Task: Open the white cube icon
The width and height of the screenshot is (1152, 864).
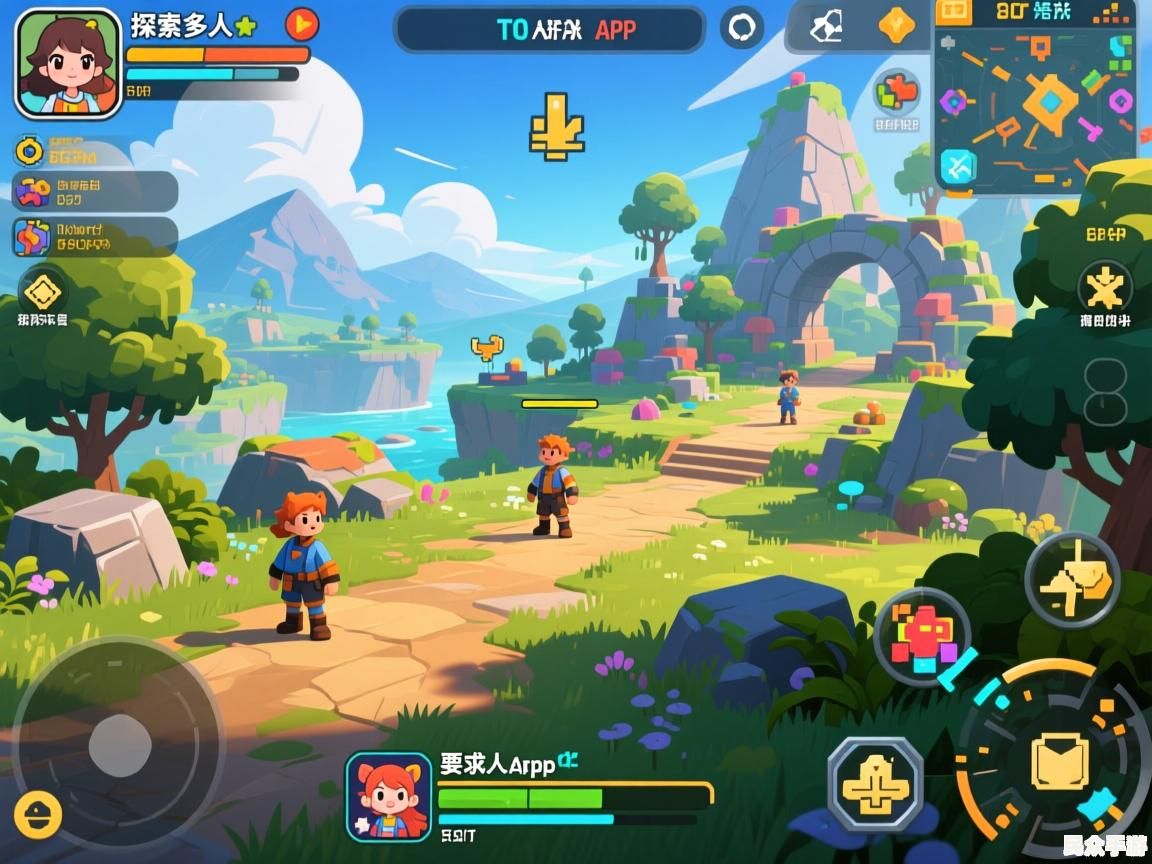Action: click(x=826, y=27)
